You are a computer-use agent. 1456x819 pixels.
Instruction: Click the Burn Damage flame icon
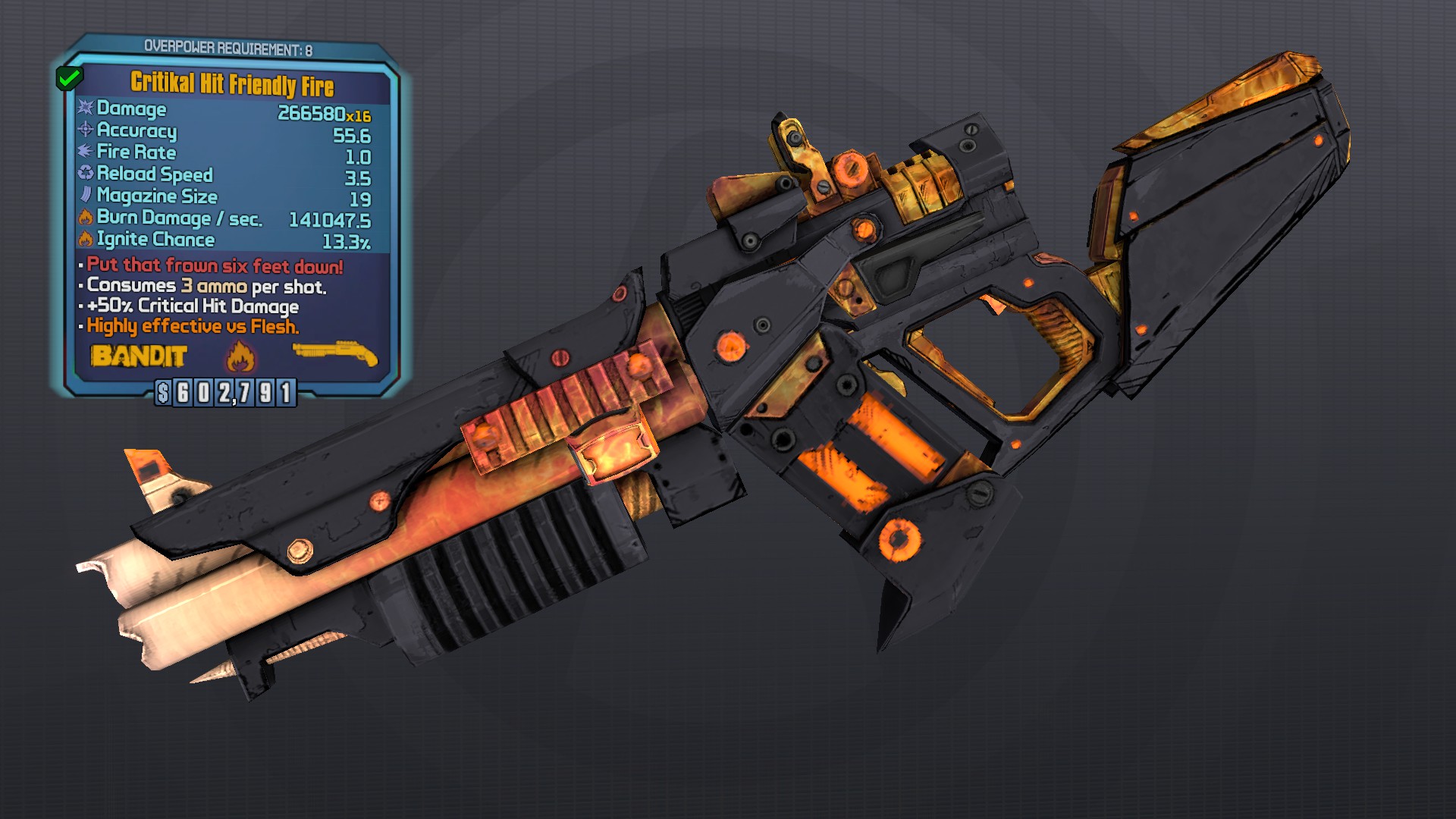point(86,218)
